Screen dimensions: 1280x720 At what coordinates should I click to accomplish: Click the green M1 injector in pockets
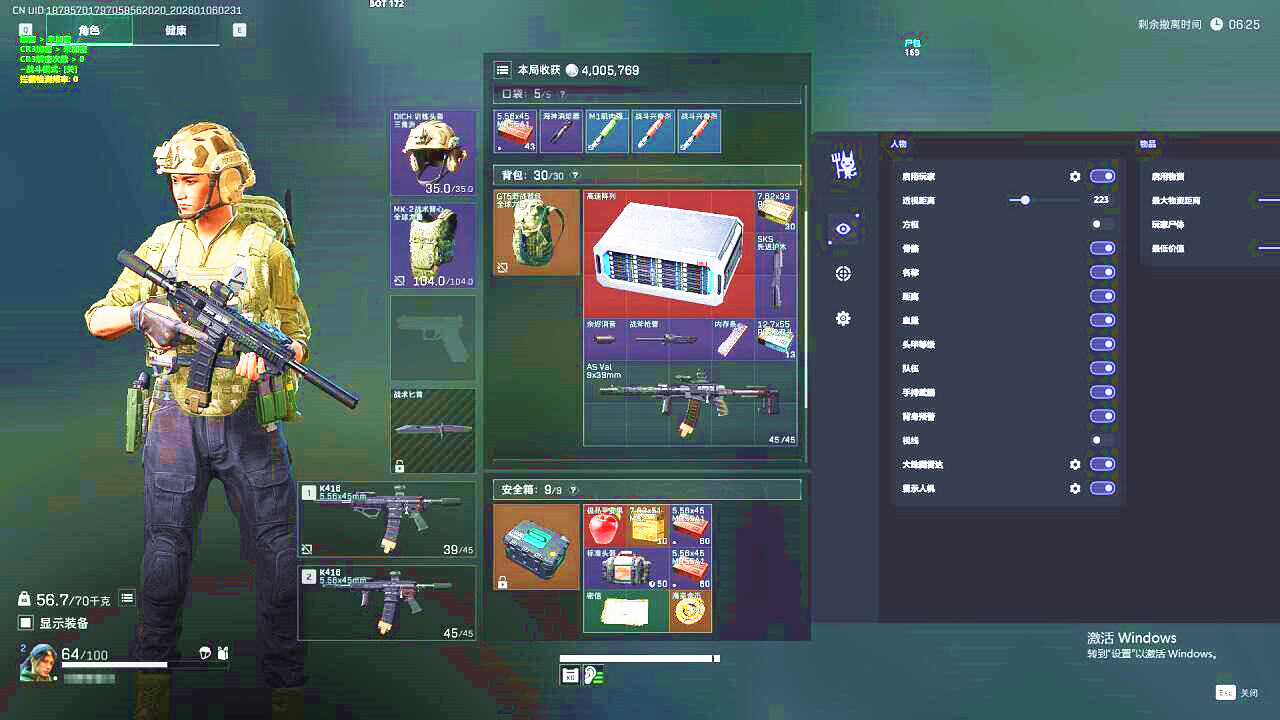point(607,132)
